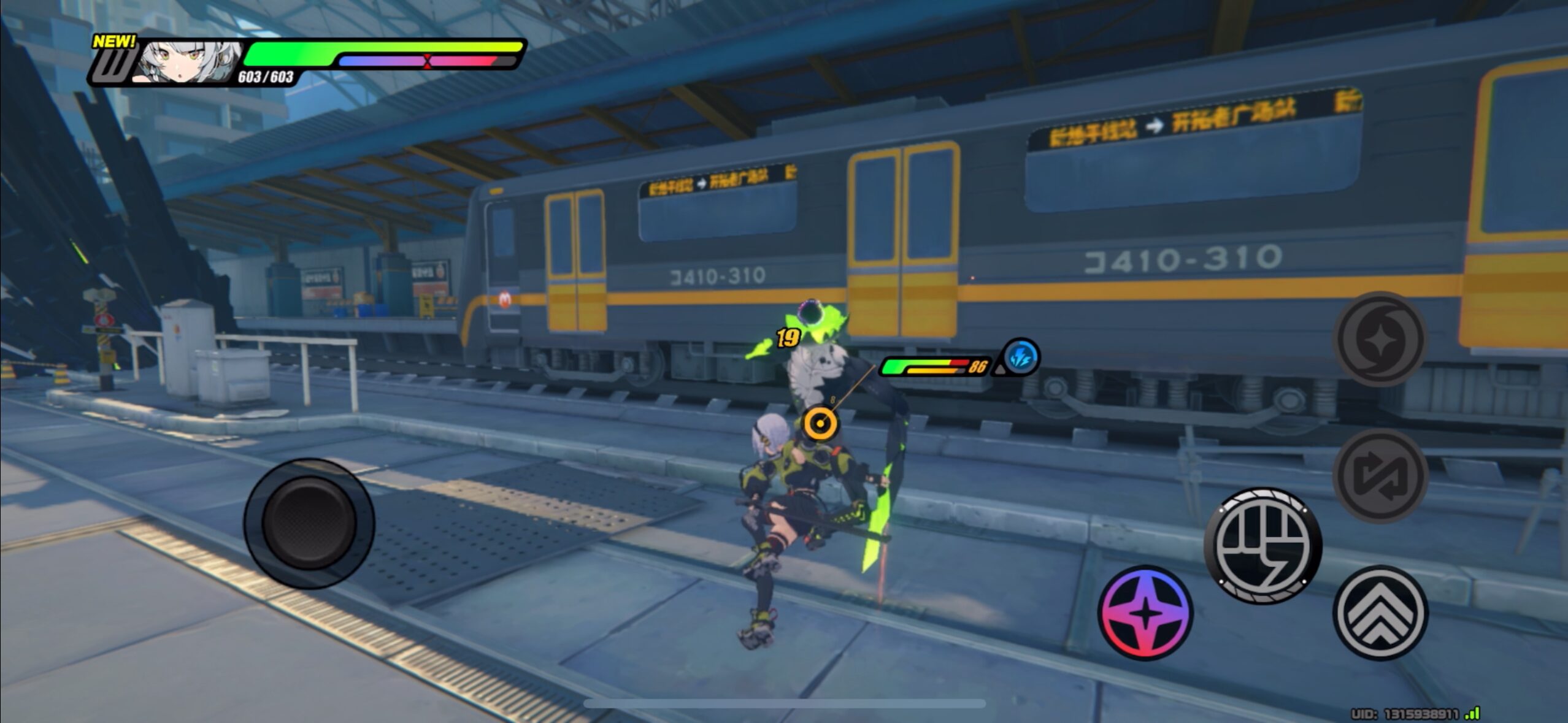
Task: Tap the fist basic attack button
Action: coord(1262,545)
